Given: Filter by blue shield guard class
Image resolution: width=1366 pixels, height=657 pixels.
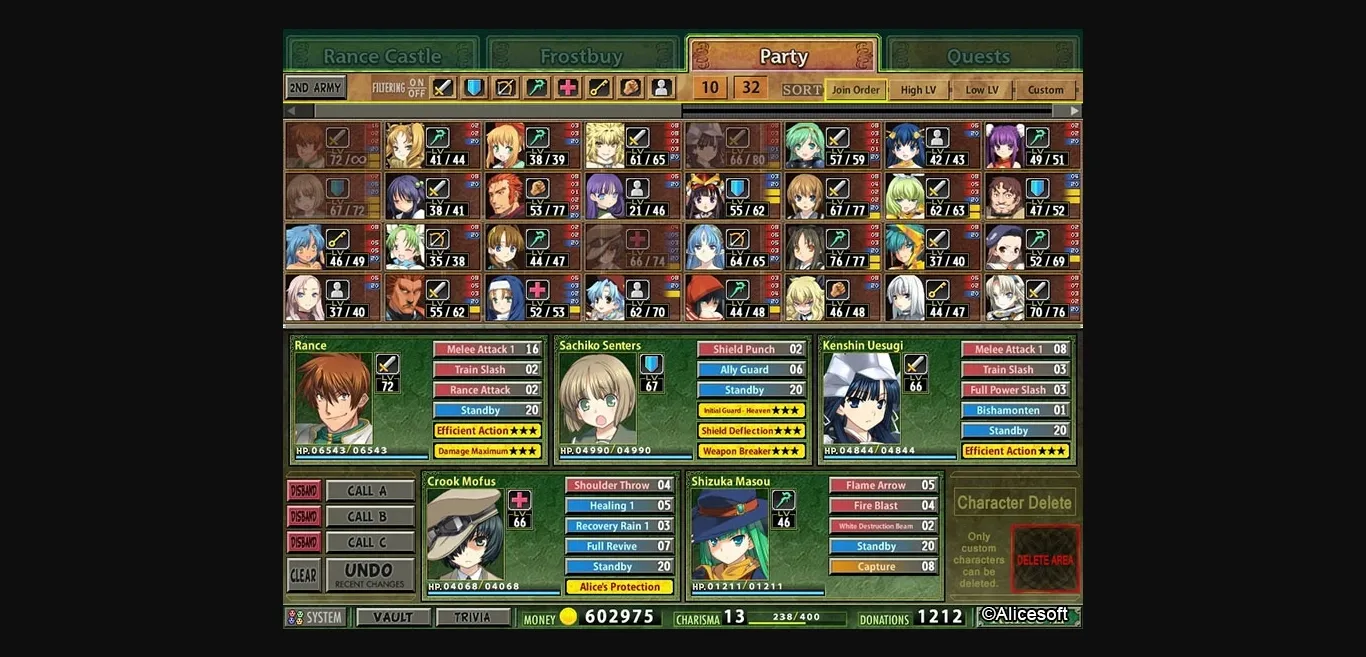Looking at the screenshot, I should tap(474, 88).
